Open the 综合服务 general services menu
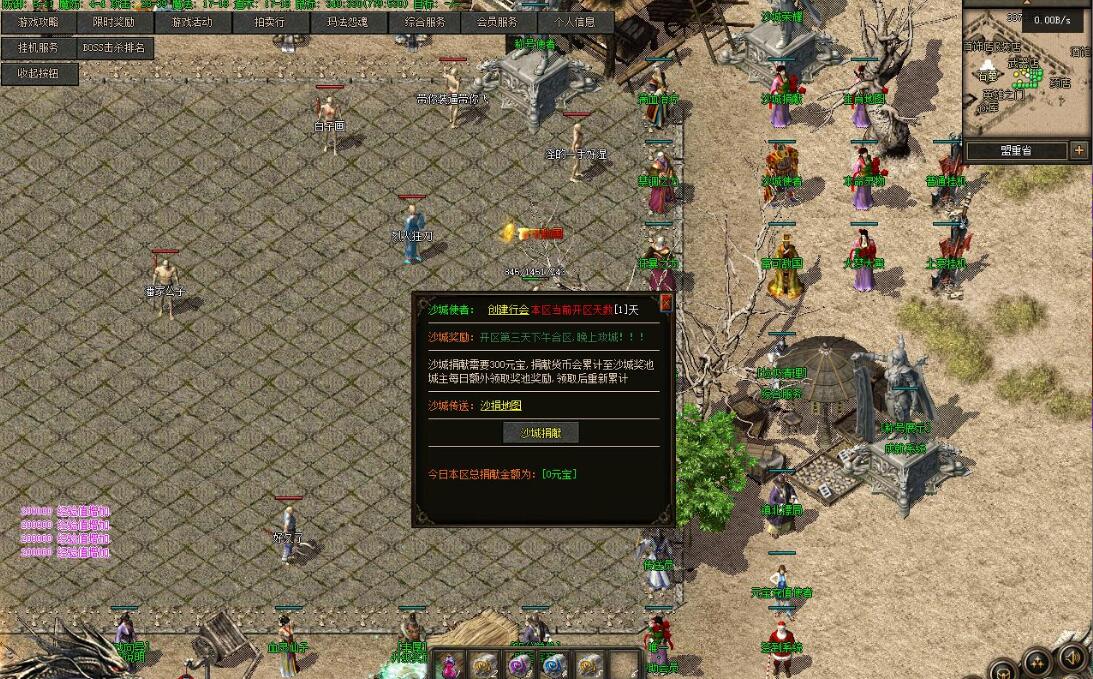The height and width of the screenshot is (679, 1093). pos(422,22)
